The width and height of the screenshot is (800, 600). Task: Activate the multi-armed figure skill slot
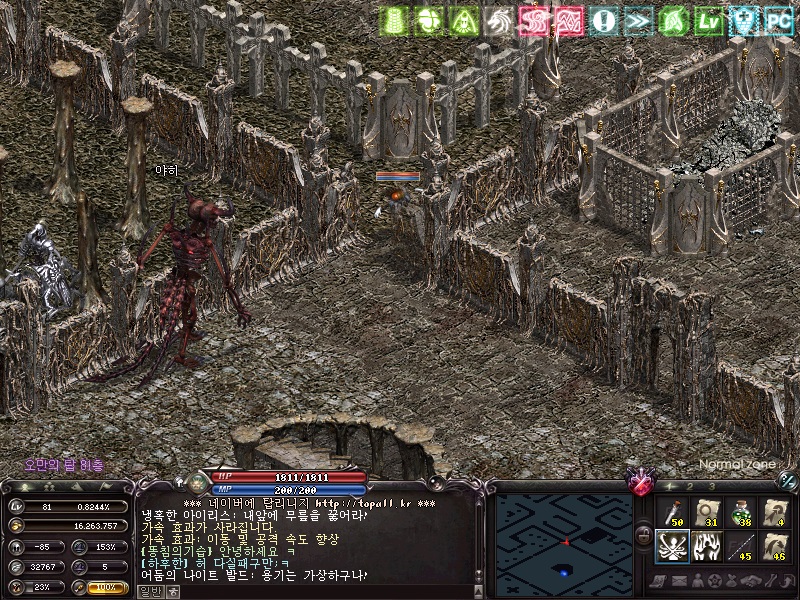[672, 547]
